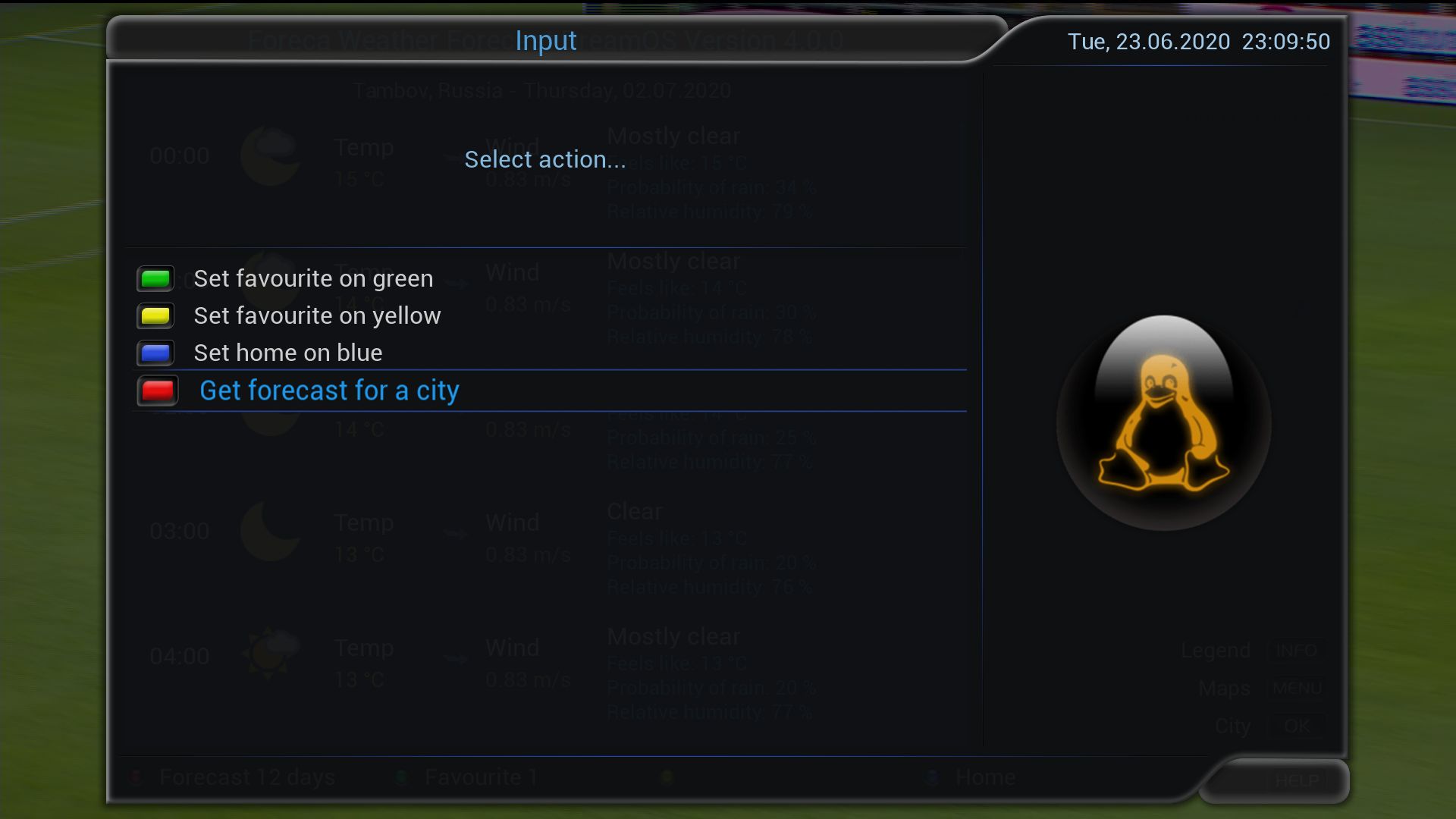Open "Get forecast for a city"

(x=329, y=391)
